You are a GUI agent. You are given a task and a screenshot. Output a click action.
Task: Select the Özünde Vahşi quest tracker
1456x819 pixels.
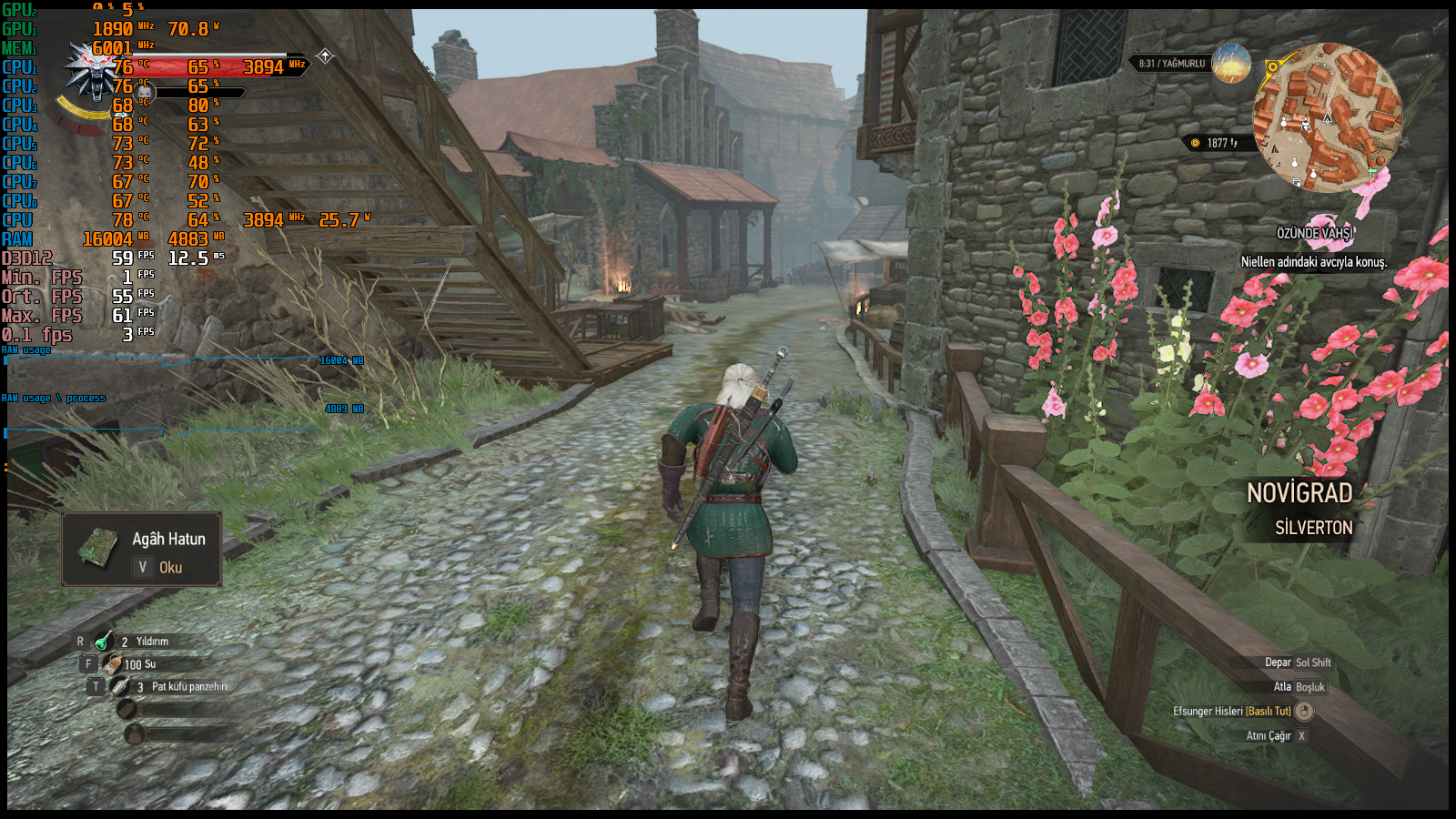pos(1314,233)
